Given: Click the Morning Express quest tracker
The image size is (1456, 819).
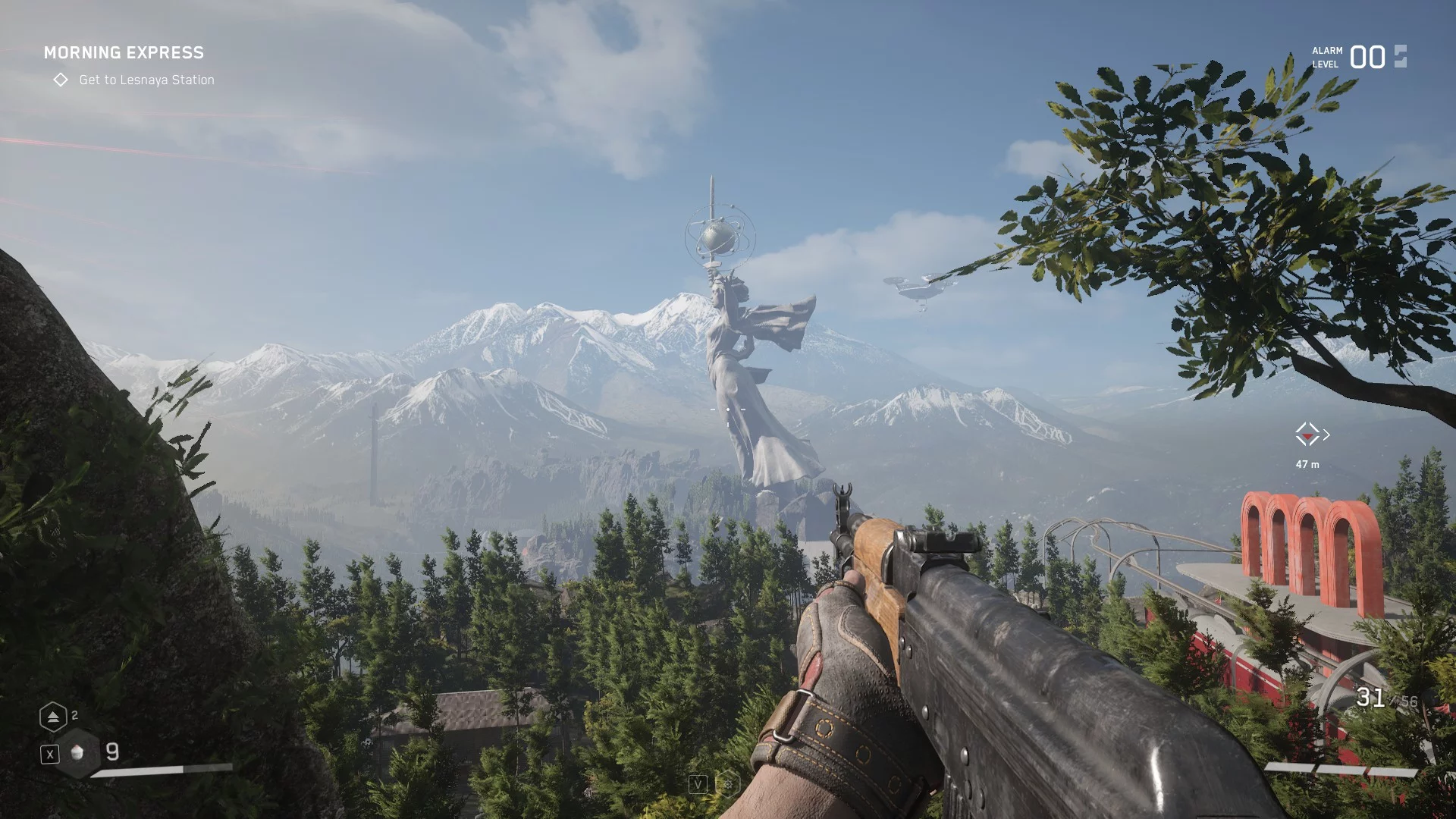Looking at the screenshot, I should (x=124, y=52).
